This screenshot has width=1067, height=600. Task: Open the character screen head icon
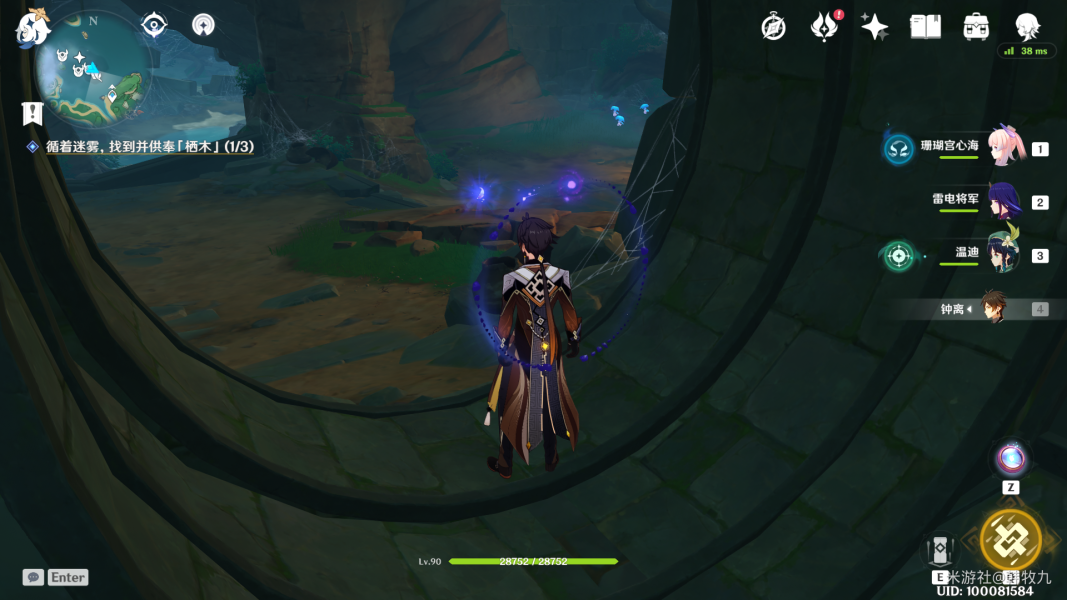1027,27
